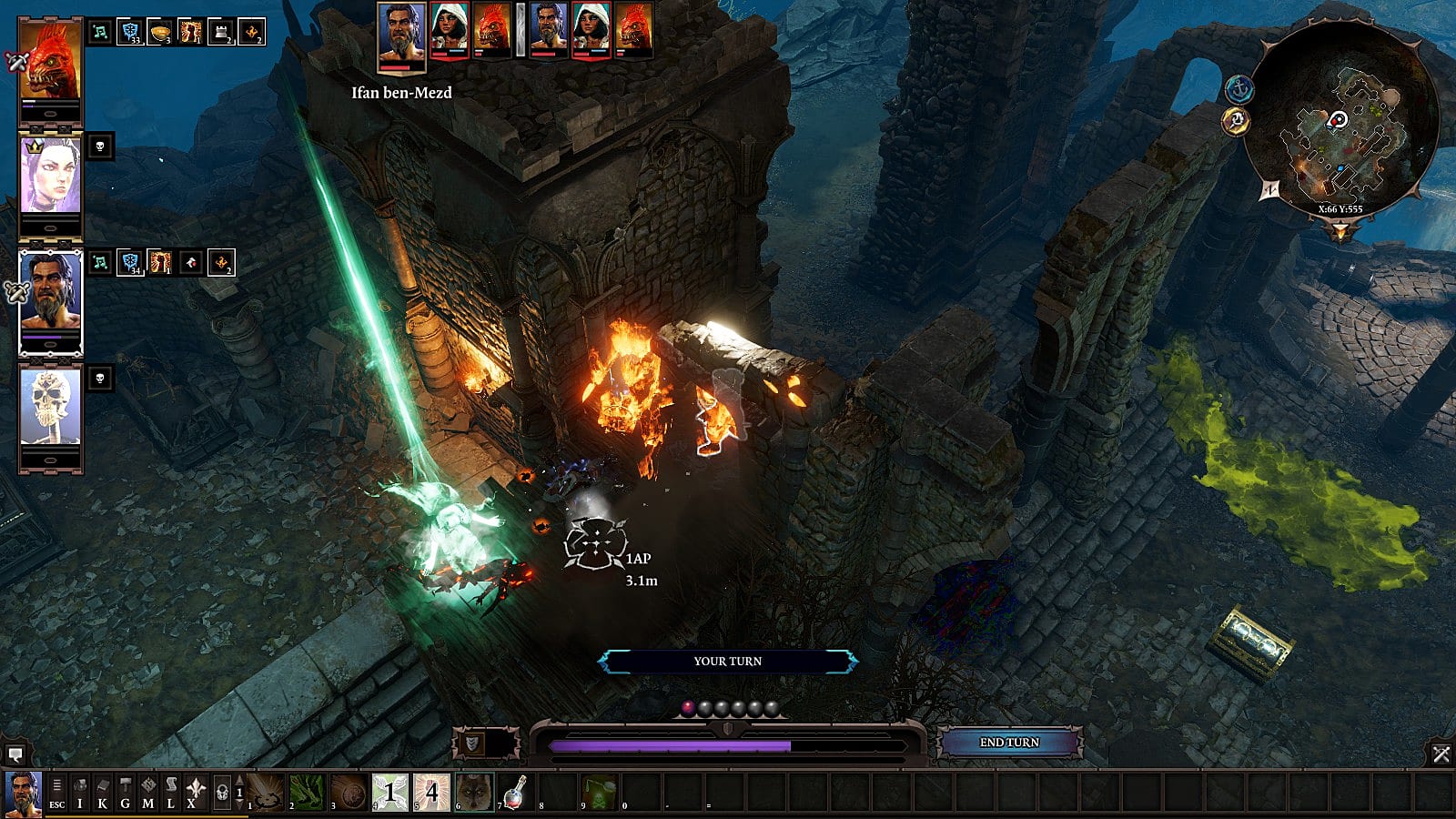Open the chat log speech bubble icon
Viewport: 1456px width, 819px height.
tap(15, 754)
